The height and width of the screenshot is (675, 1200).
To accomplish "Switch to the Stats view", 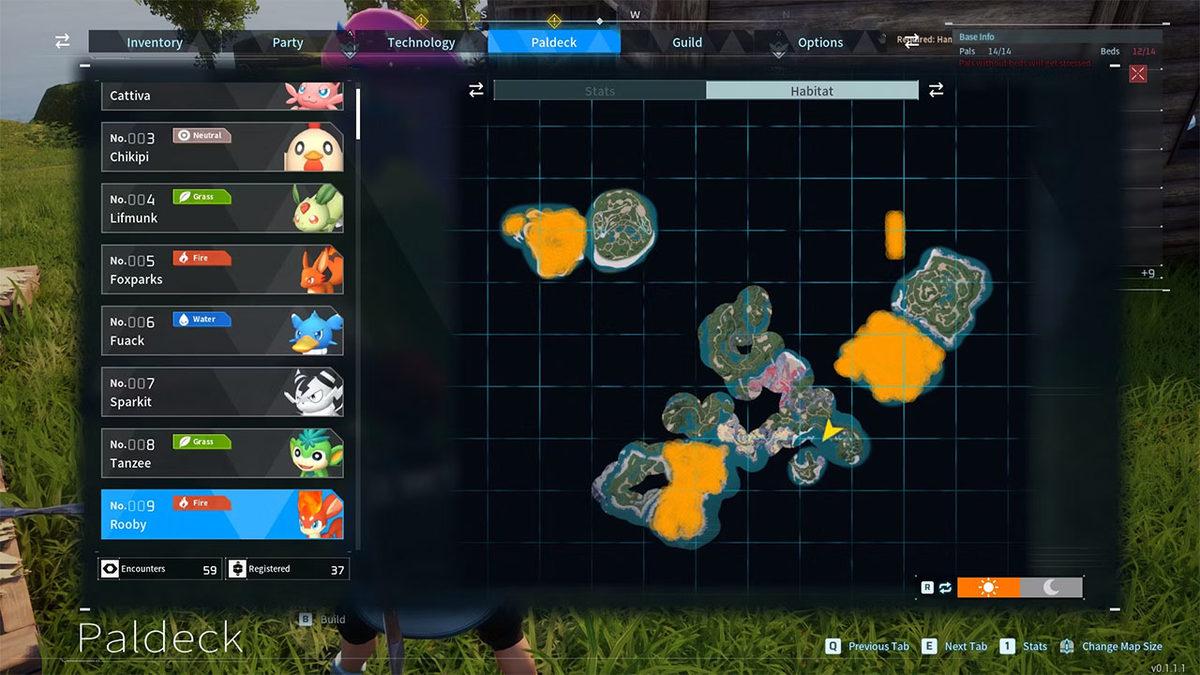I will (x=600, y=91).
